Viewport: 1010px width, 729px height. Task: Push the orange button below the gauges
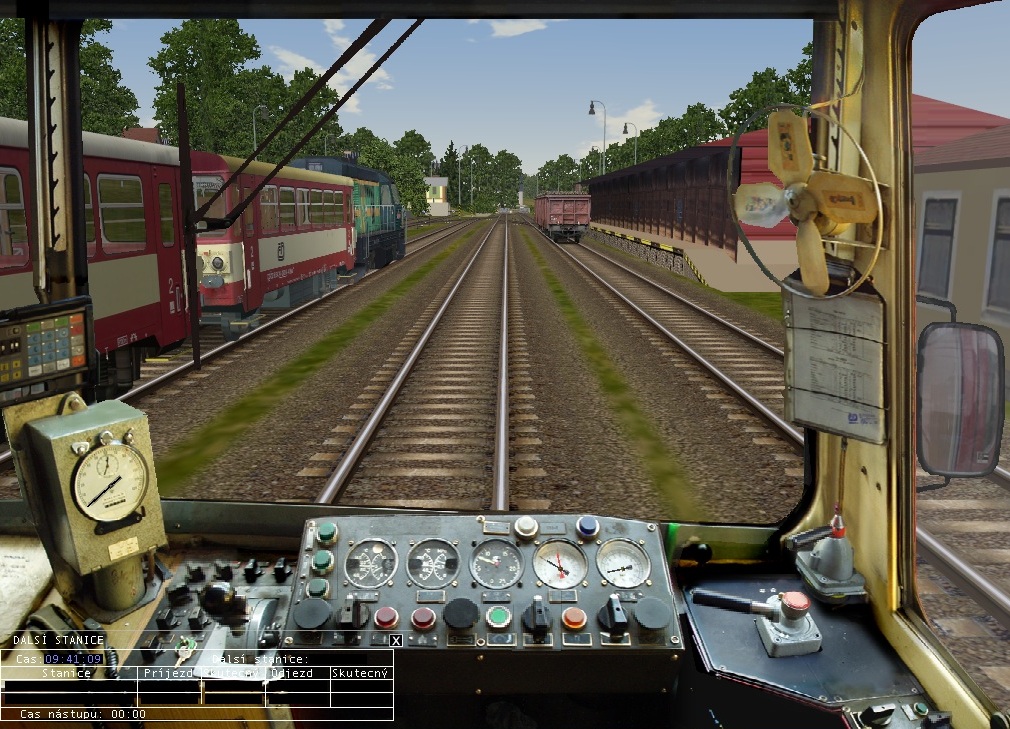point(573,617)
